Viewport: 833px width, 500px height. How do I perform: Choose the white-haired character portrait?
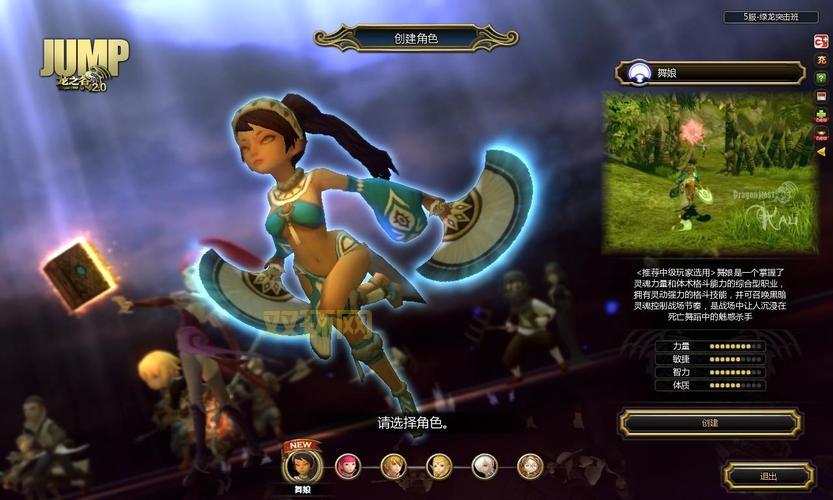485,466
